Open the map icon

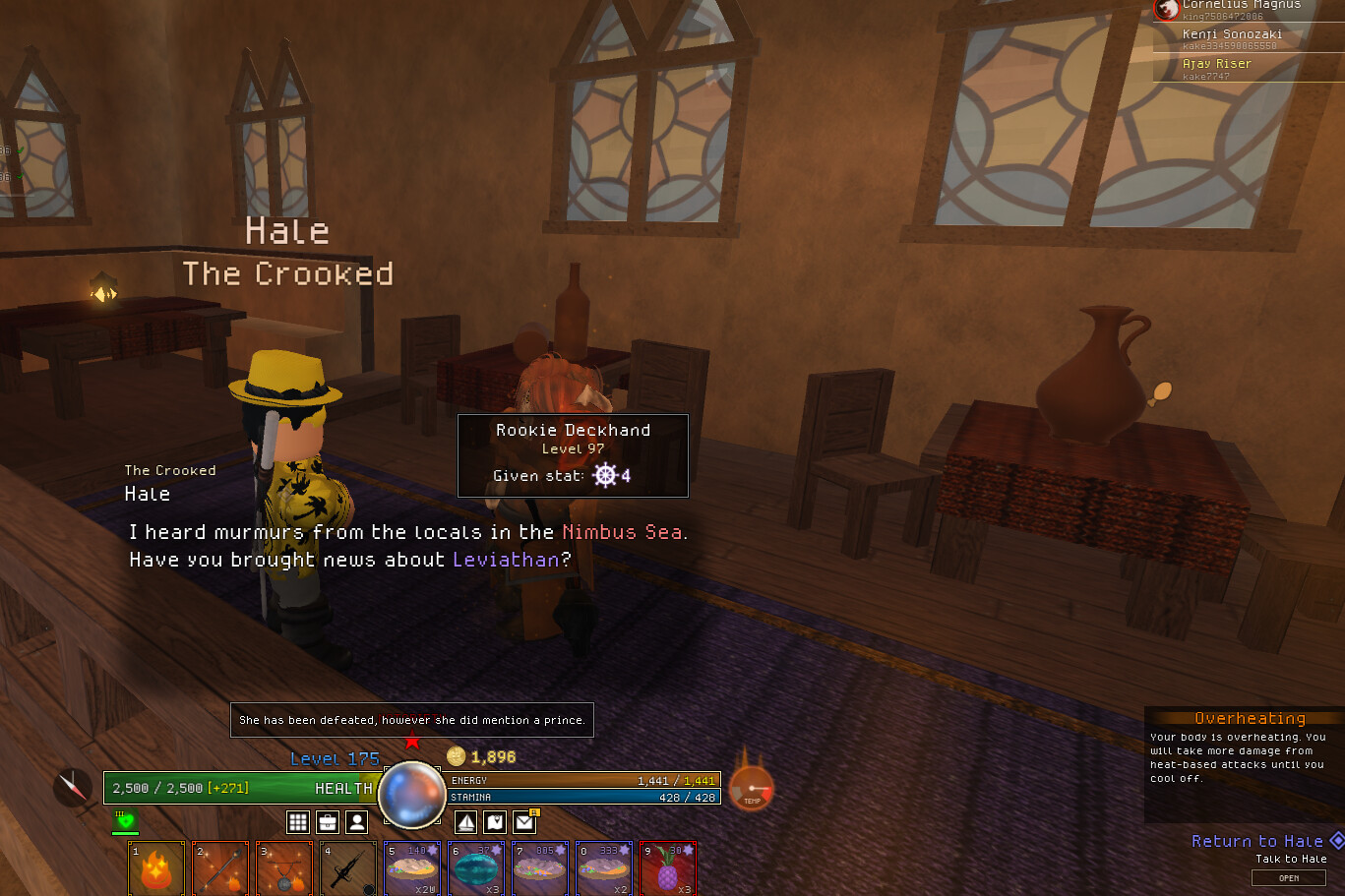495,821
